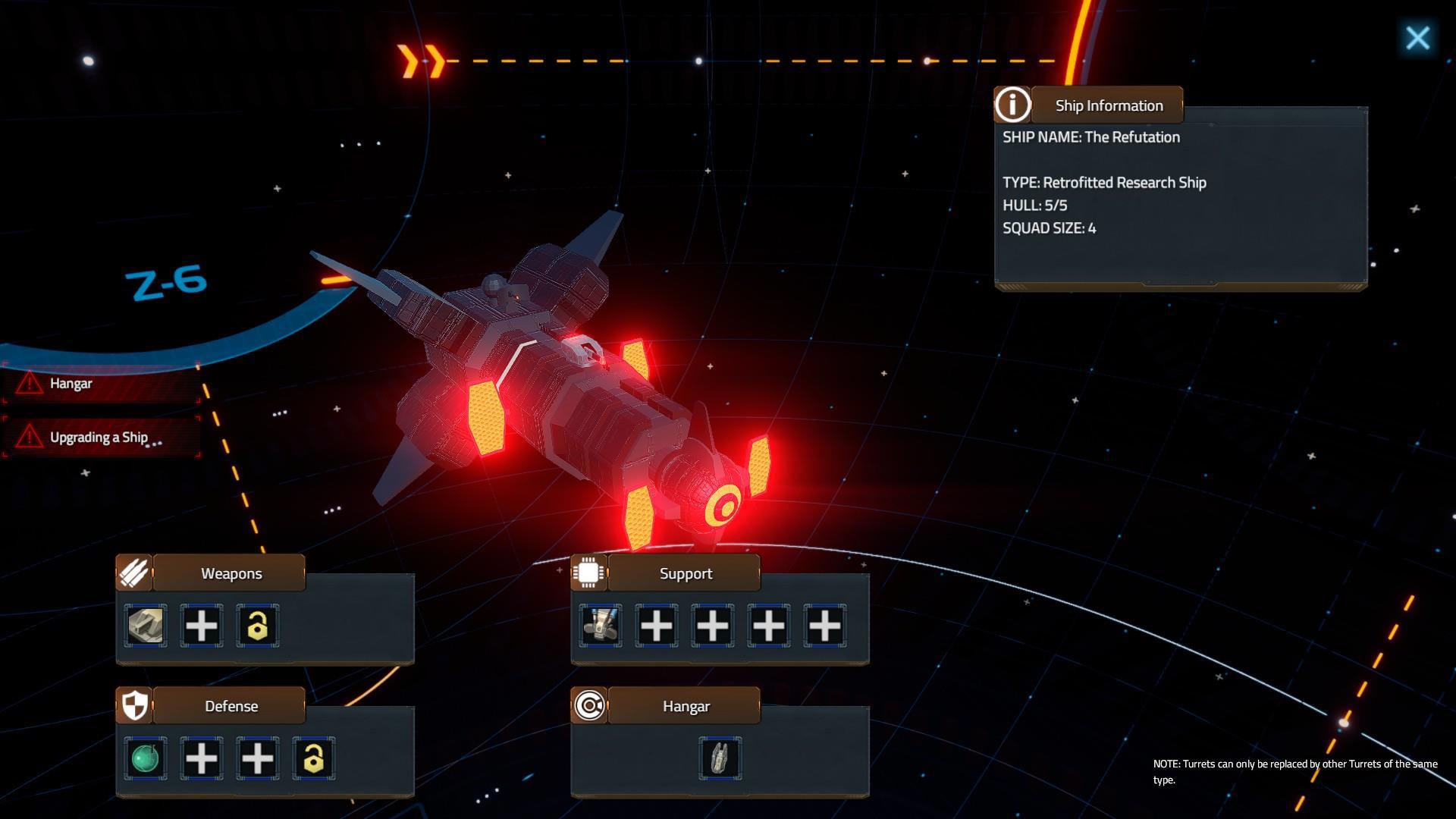The height and width of the screenshot is (819, 1456).
Task: Select the equipped support module slot
Action: (601, 626)
